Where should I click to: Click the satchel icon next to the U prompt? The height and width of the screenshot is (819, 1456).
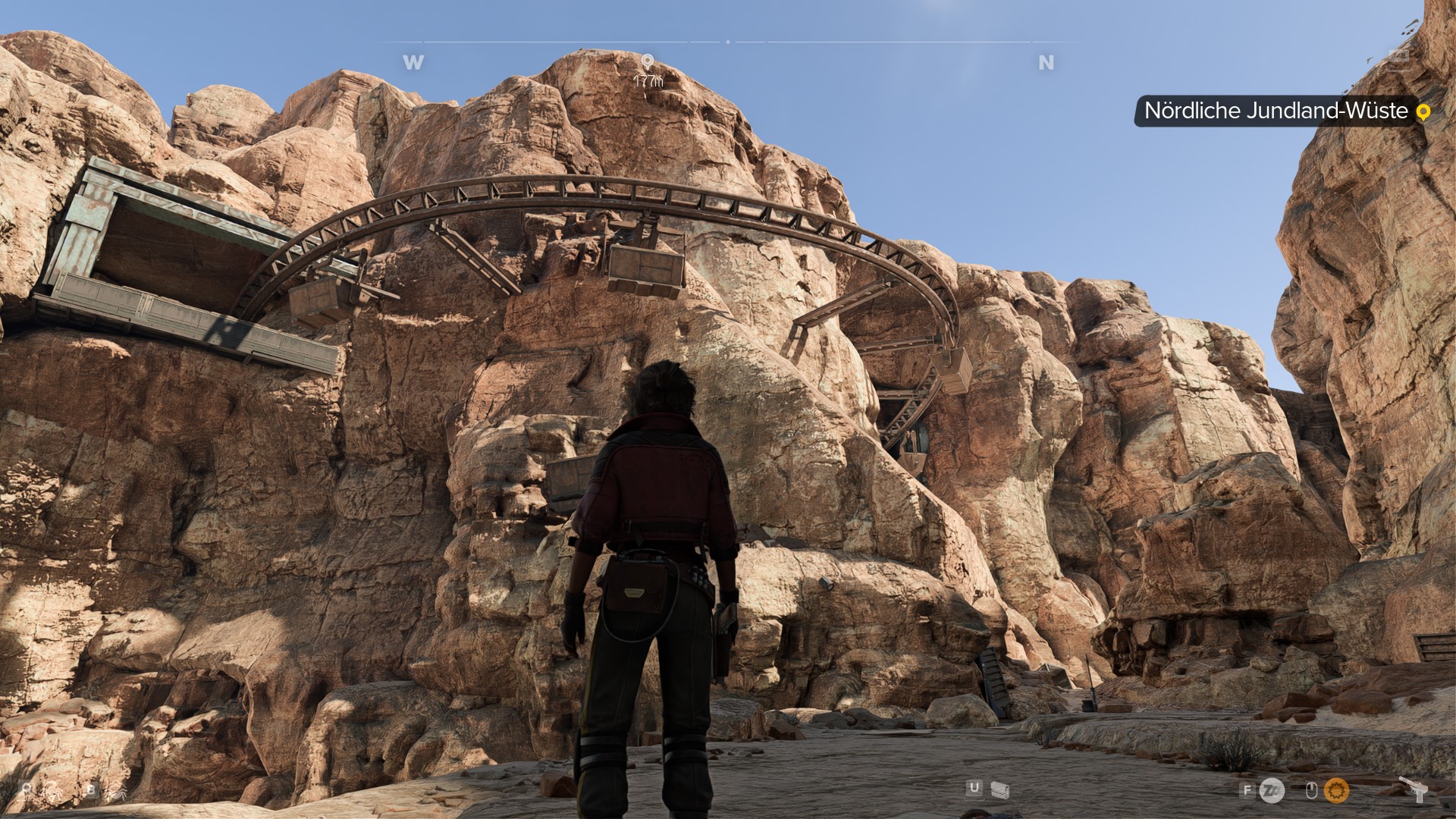(999, 791)
